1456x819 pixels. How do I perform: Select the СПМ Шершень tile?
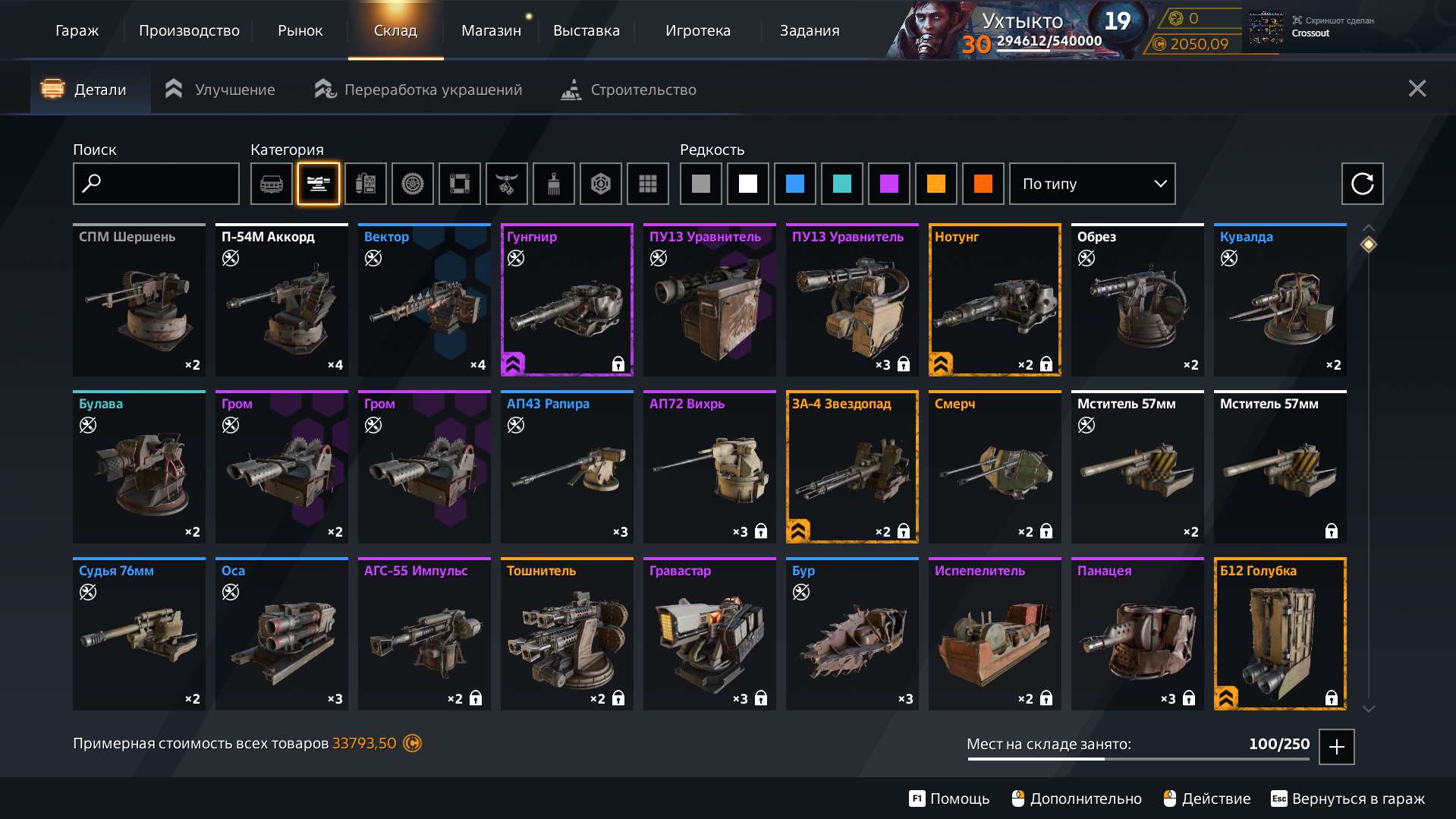pos(139,300)
